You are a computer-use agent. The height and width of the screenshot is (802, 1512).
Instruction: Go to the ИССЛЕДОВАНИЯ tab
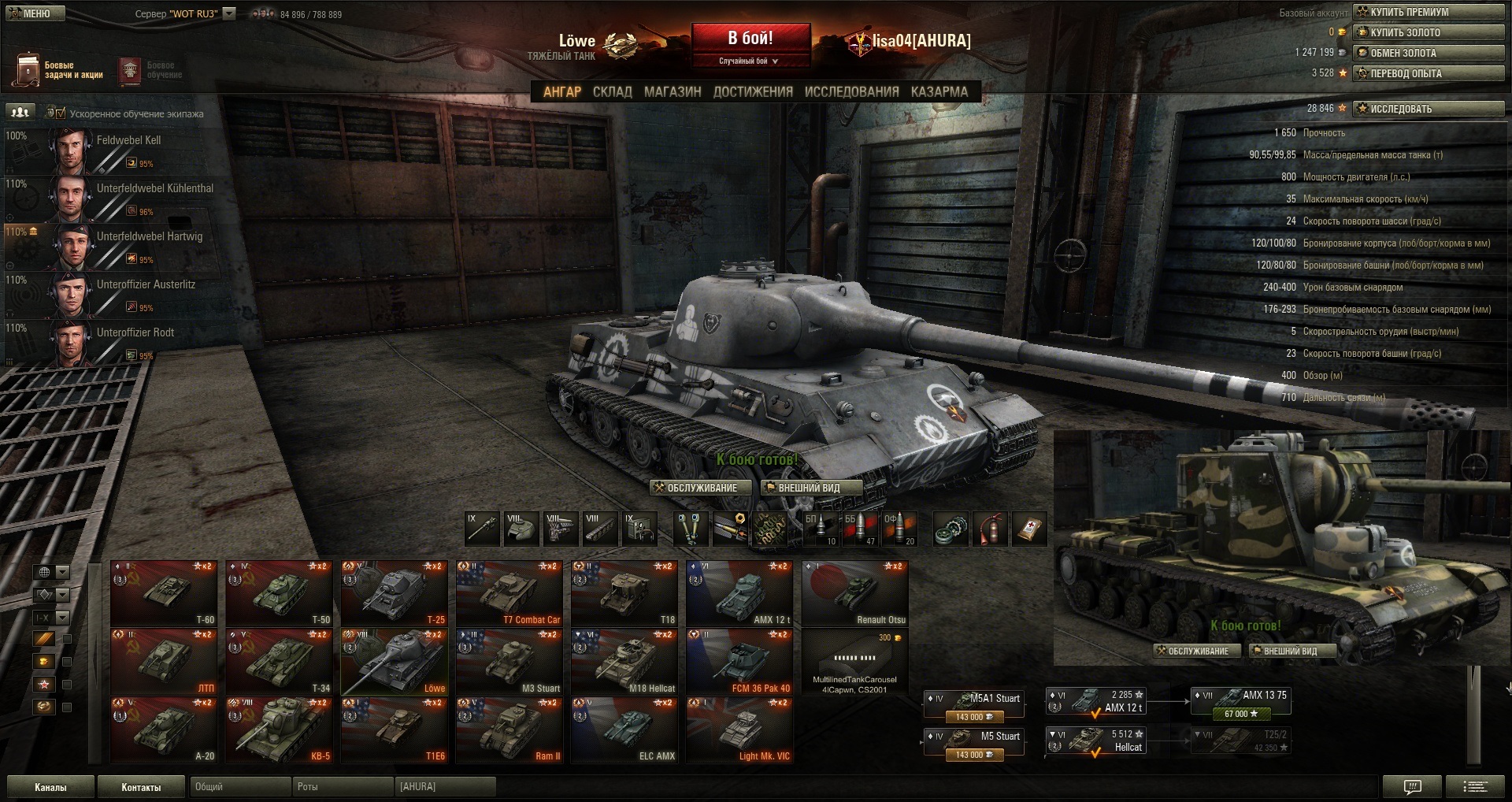pyautogui.click(x=851, y=91)
